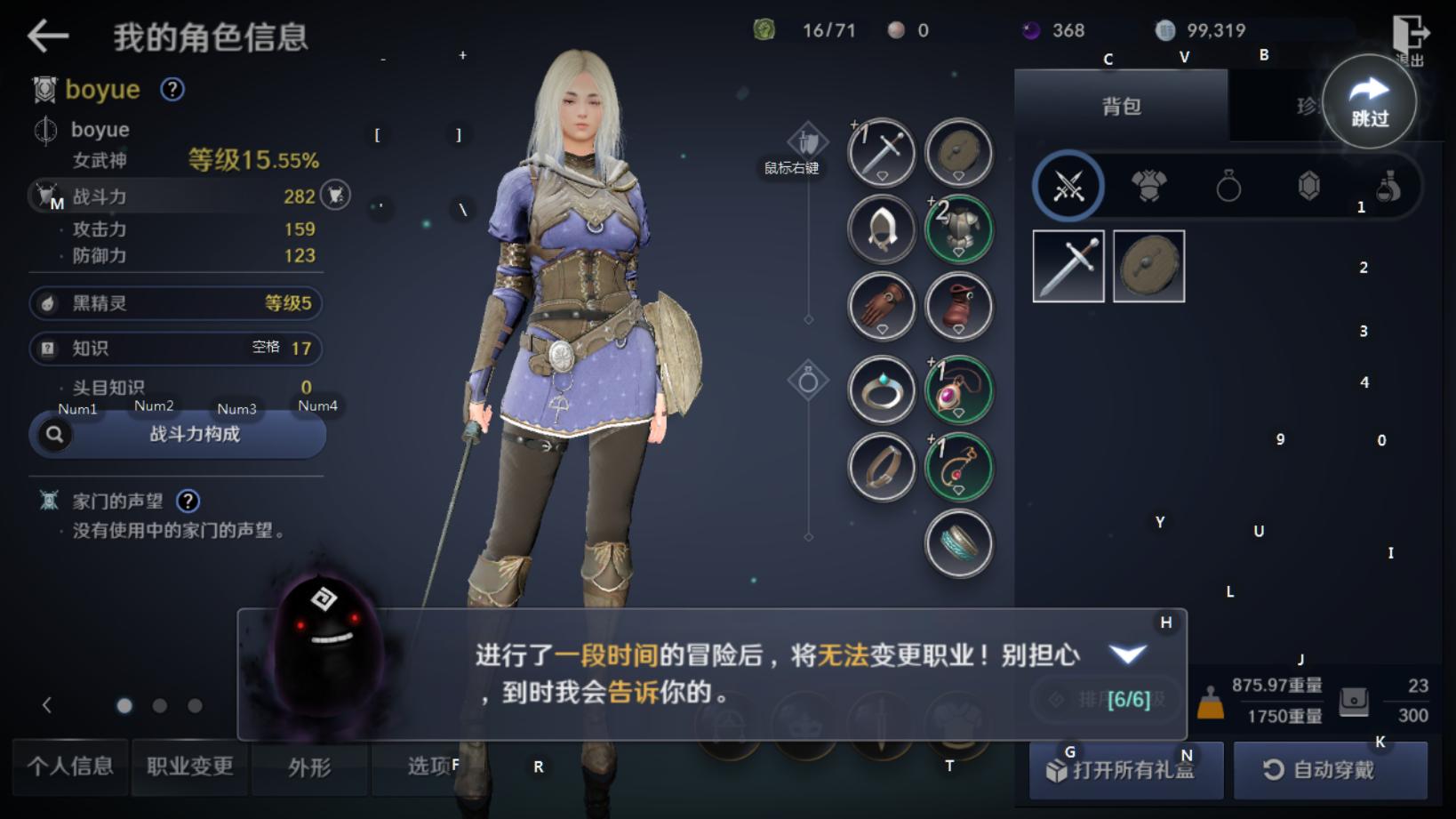Select the second page indicator dot
Image resolution: width=1456 pixels, height=819 pixels.
(160, 705)
